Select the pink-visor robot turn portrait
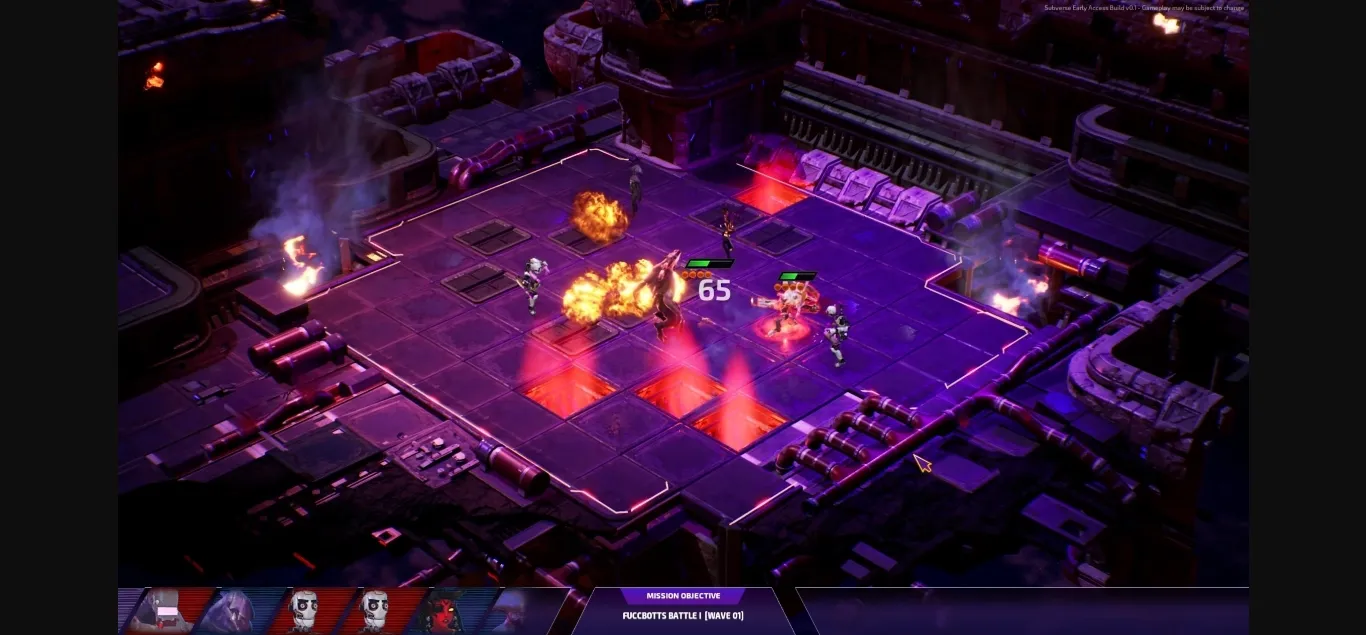The width and height of the screenshot is (1366, 635). click(x=162, y=611)
